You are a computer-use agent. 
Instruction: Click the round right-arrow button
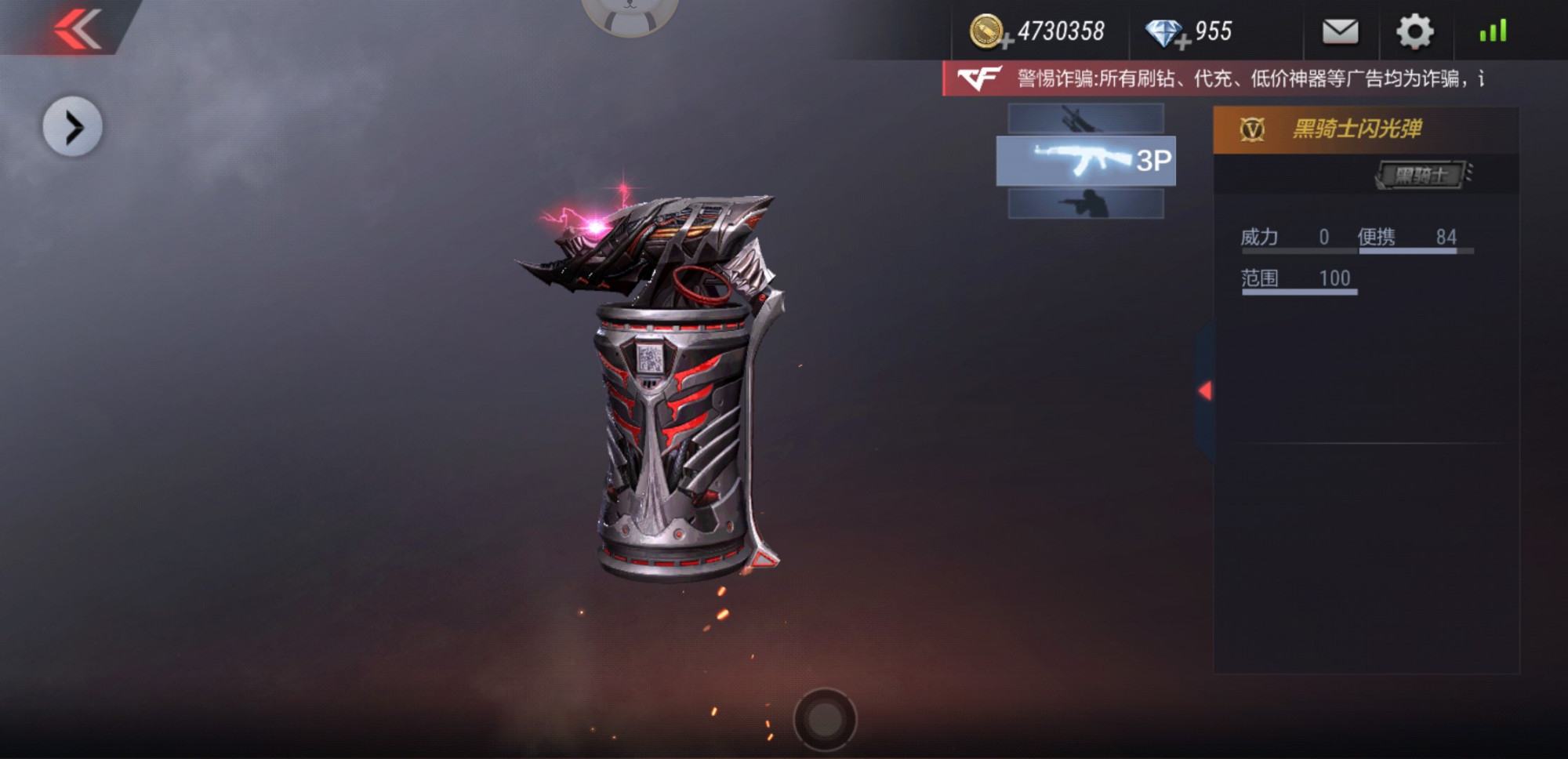[x=72, y=127]
